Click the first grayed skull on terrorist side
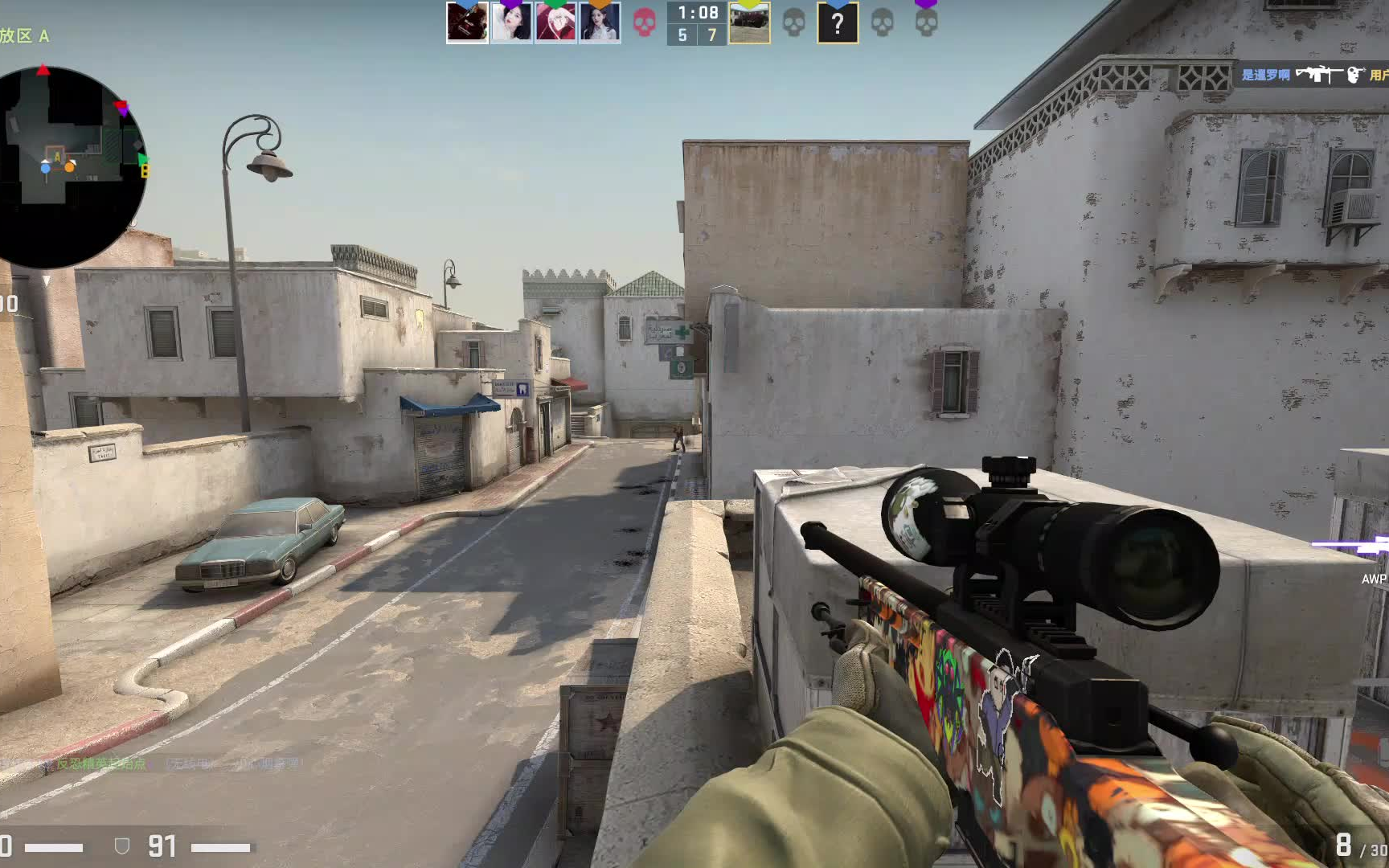This screenshot has height=868, width=1389. click(x=793, y=23)
